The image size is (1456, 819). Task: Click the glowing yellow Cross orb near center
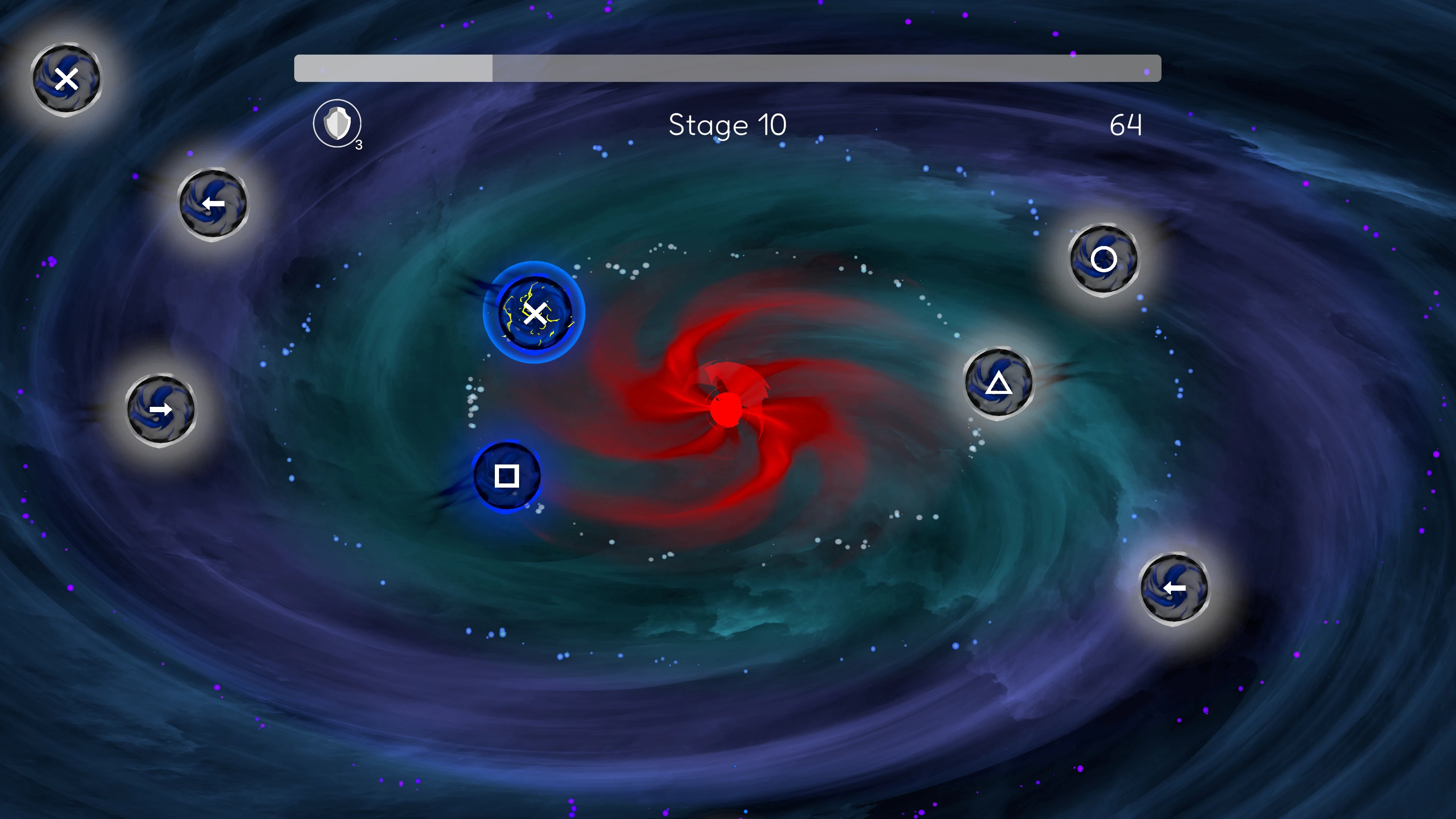(536, 314)
